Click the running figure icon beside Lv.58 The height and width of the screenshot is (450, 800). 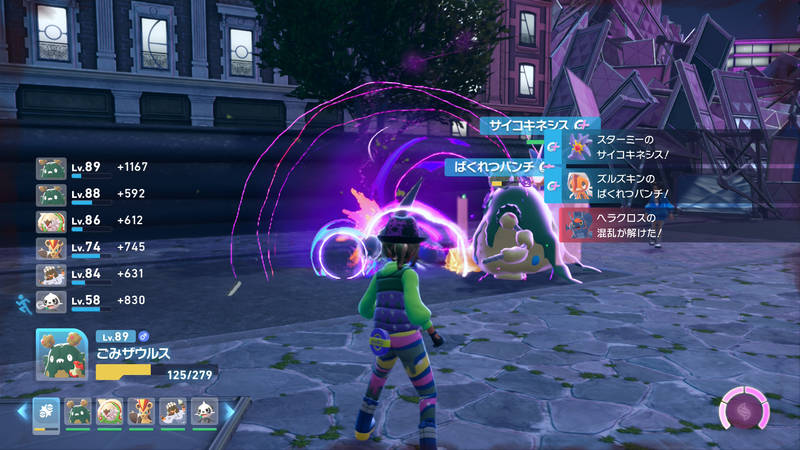pos(23,300)
